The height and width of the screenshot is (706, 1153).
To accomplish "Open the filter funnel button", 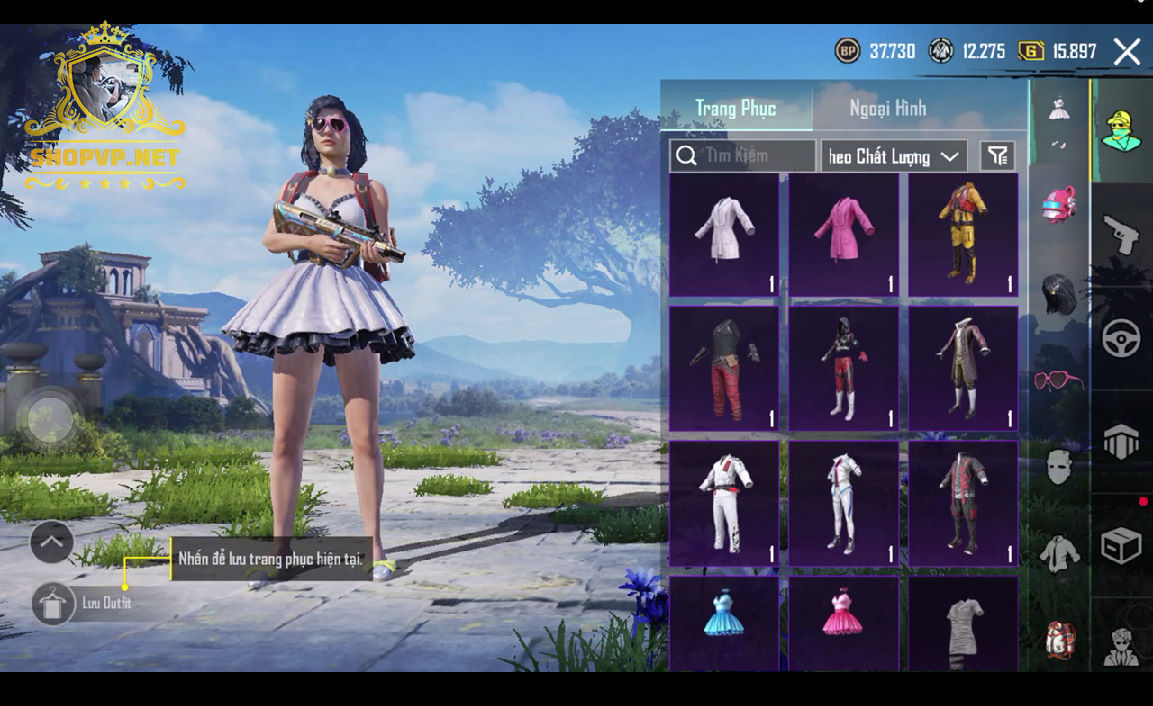I will click(997, 156).
